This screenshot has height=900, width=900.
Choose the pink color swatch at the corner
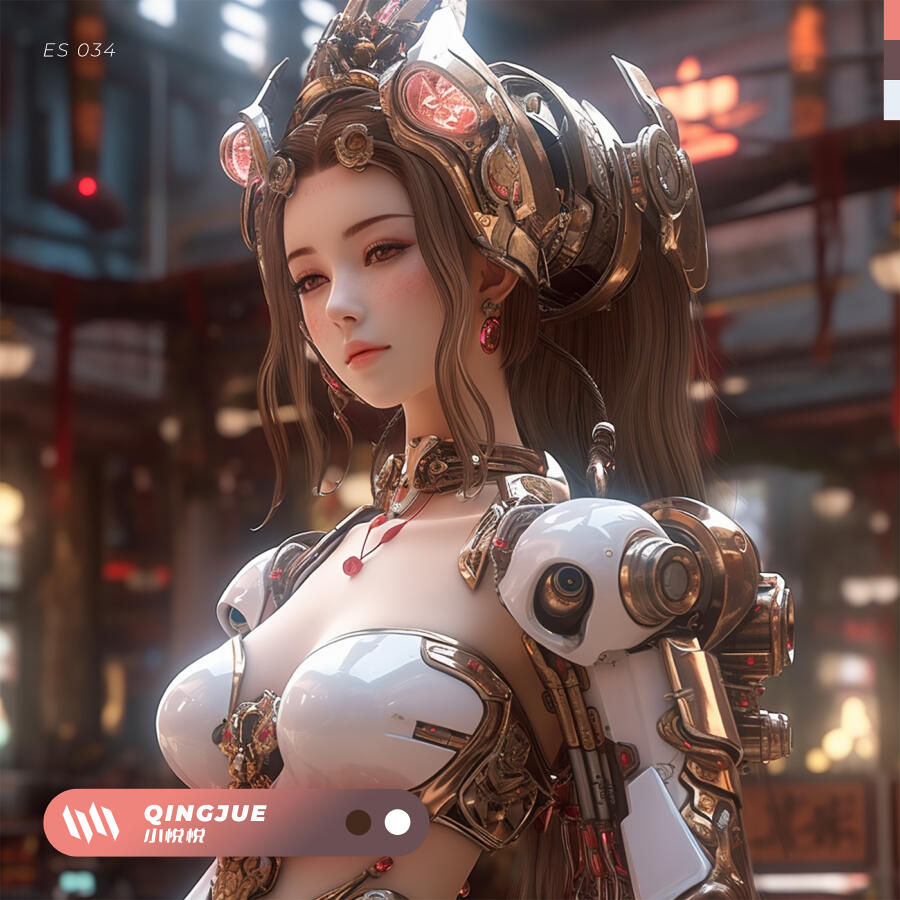click(892, 19)
